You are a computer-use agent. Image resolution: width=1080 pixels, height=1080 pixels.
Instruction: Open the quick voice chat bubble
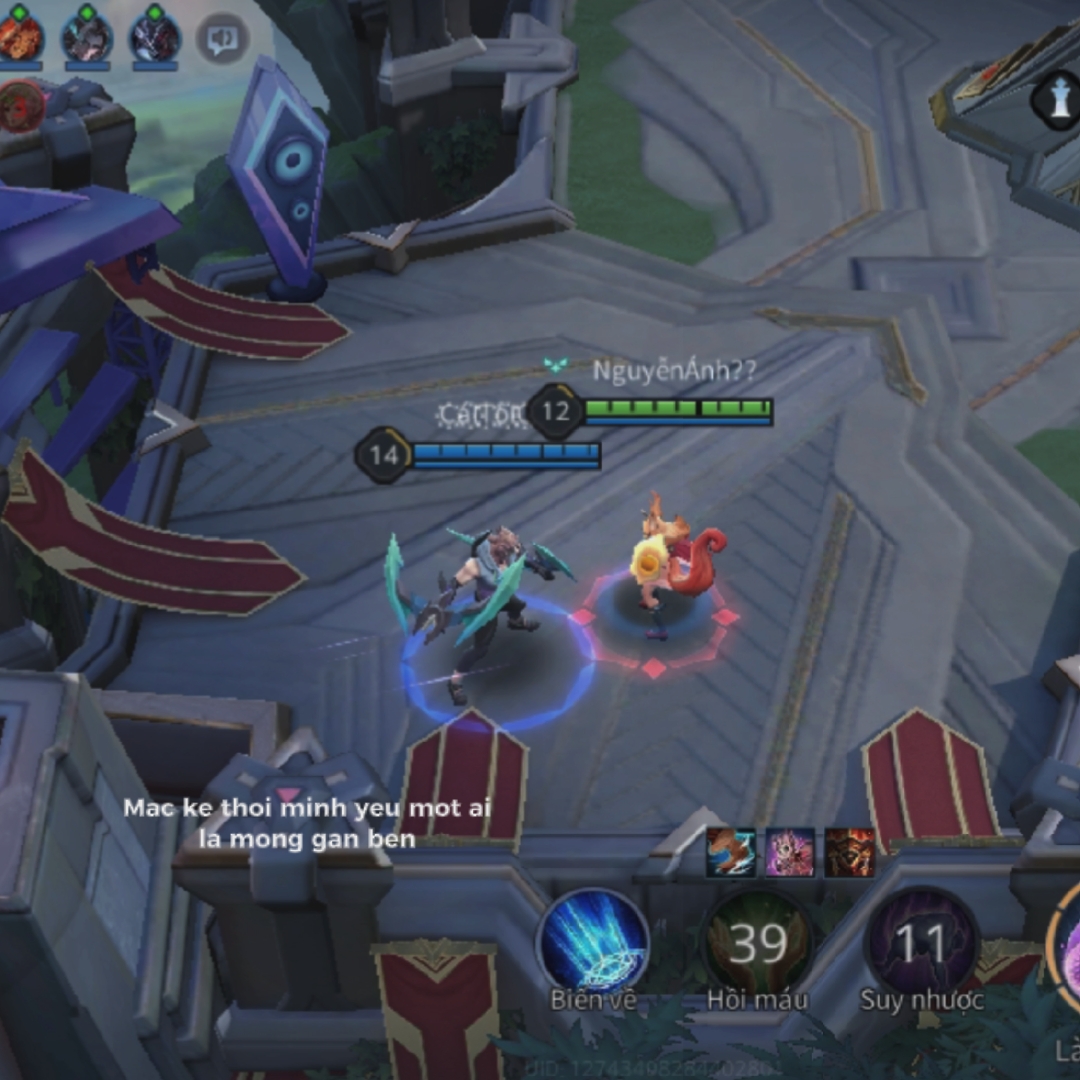[221, 38]
